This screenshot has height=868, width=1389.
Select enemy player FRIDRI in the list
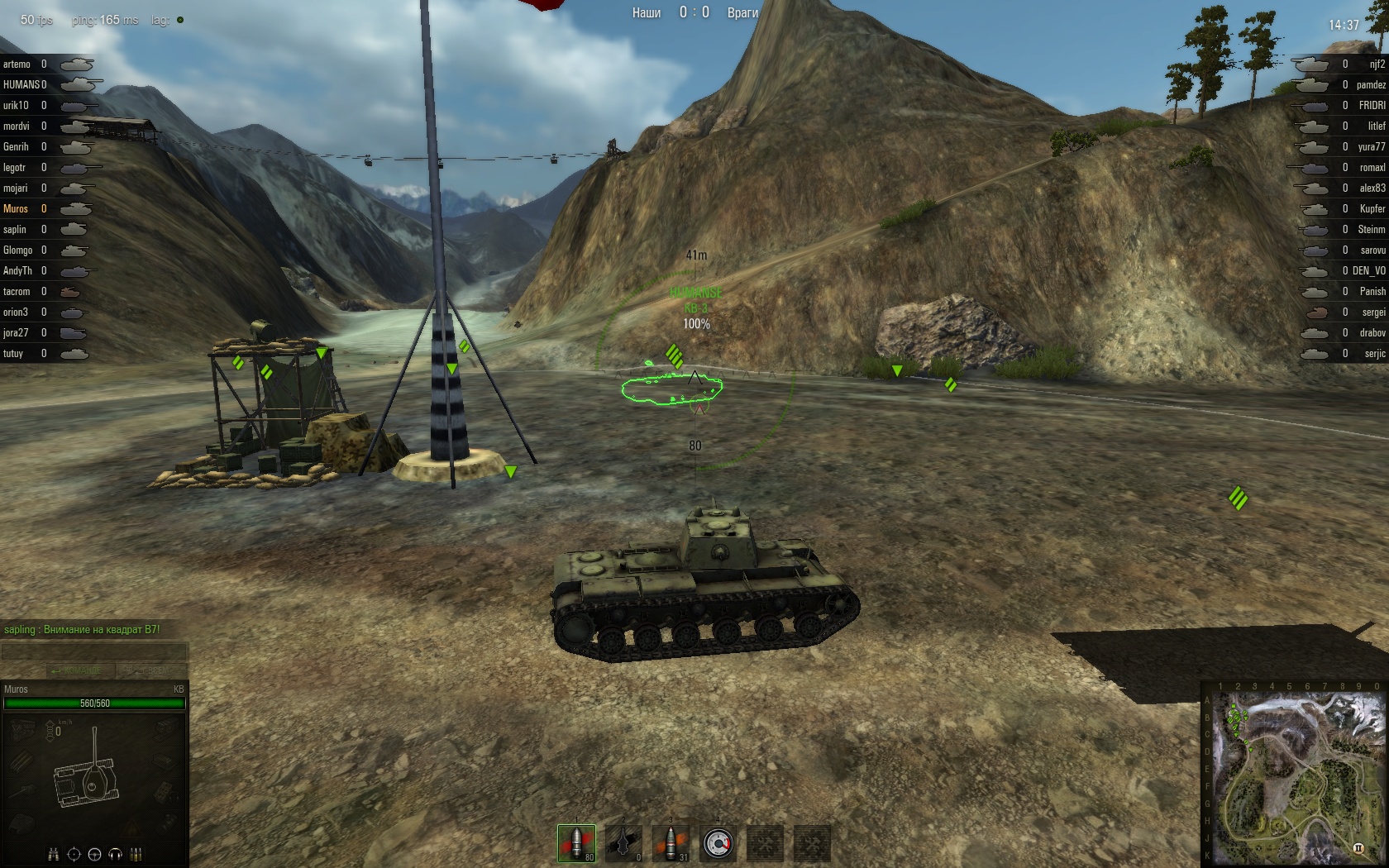[1372, 106]
